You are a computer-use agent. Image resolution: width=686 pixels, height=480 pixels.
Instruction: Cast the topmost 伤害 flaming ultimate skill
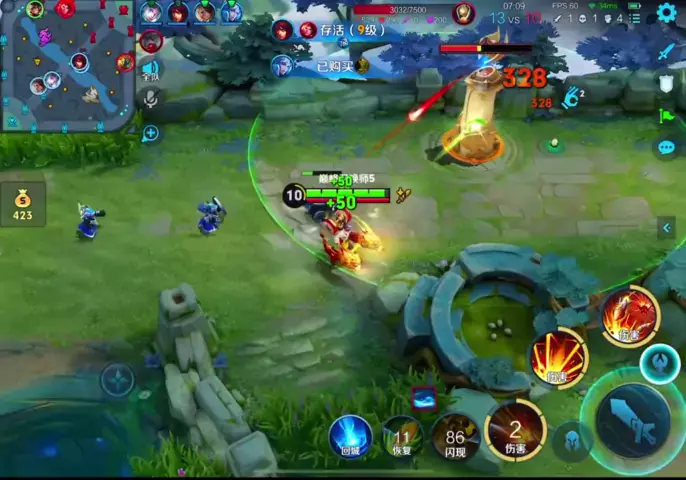coord(630,315)
